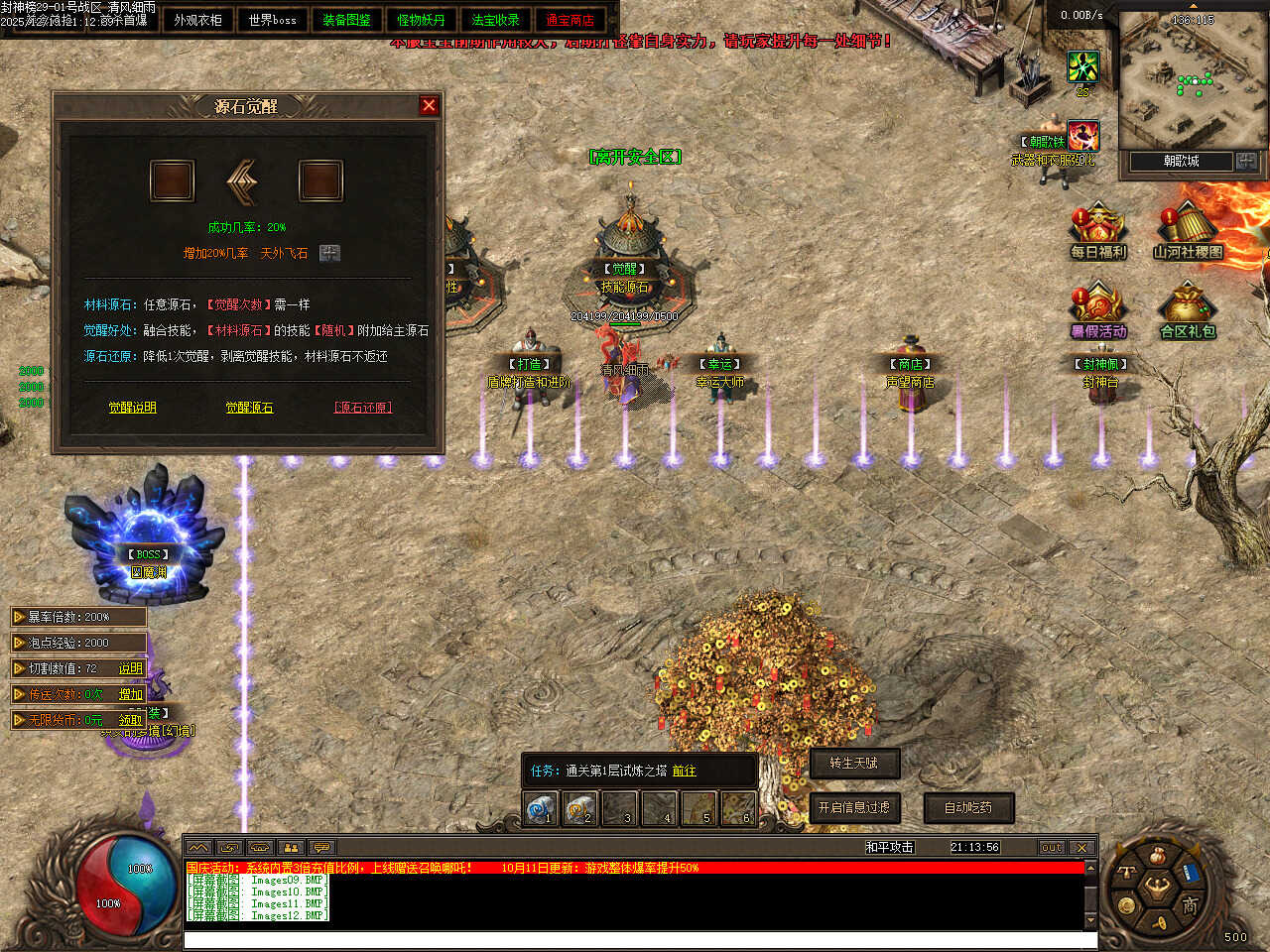Toggle 开启信息过滤 message filter button
The height and width of the screenshot is (952, 1270).
coord(853,807)
